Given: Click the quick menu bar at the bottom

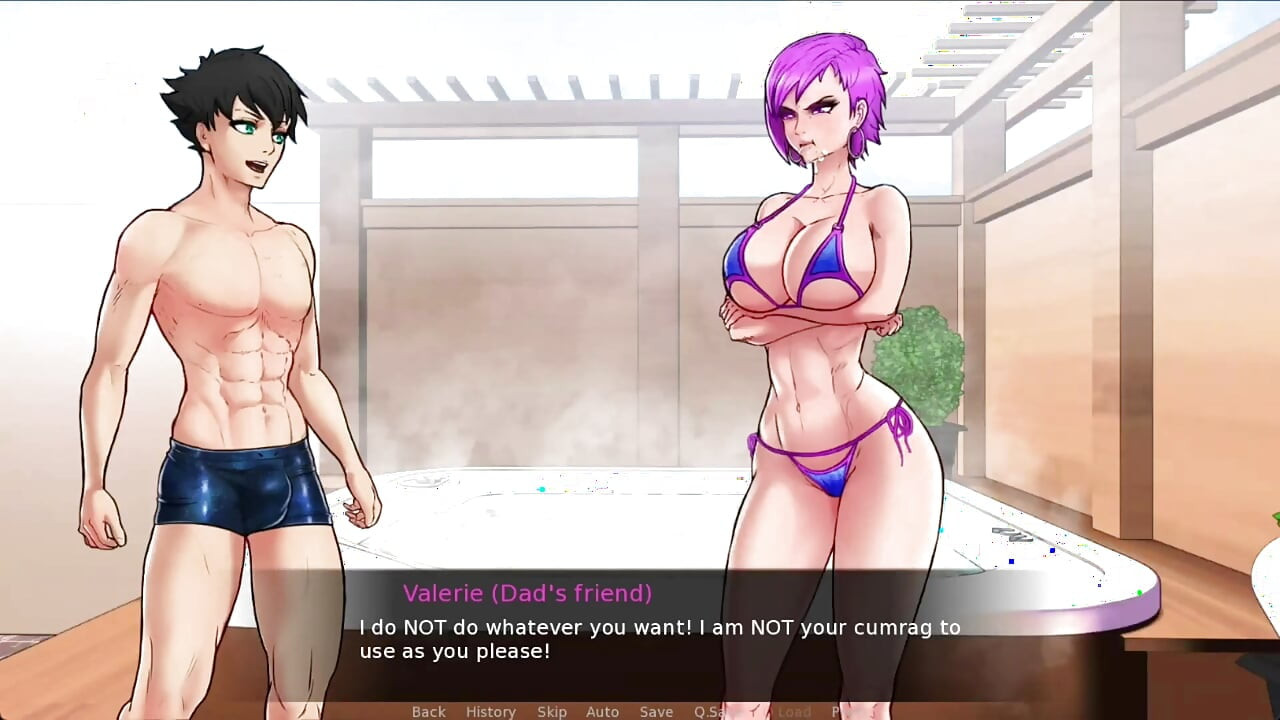Looking at the screenshot, I should click(640, 711).
